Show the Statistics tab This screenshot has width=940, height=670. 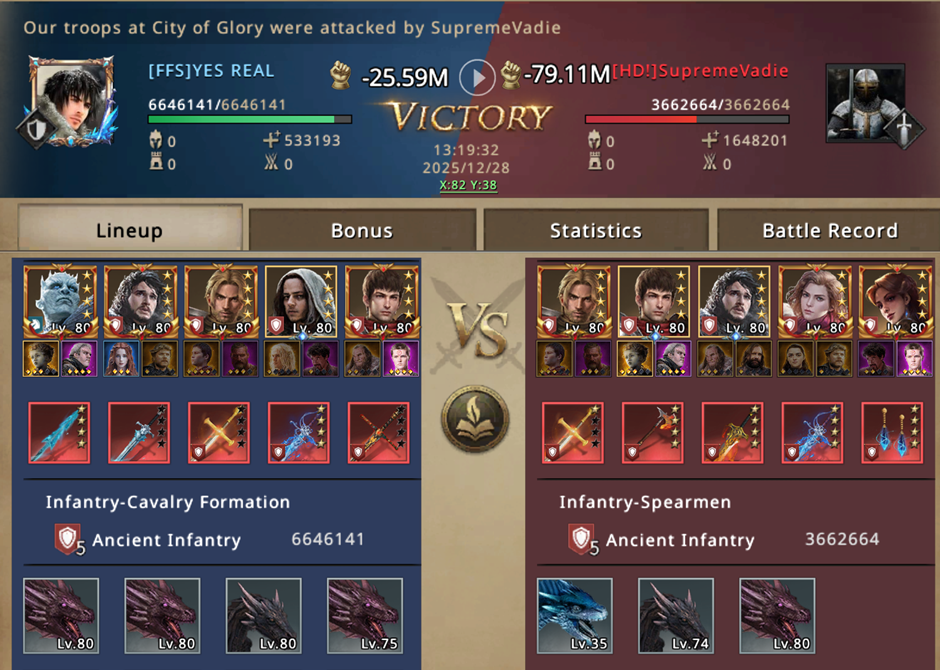pos(595,230)
